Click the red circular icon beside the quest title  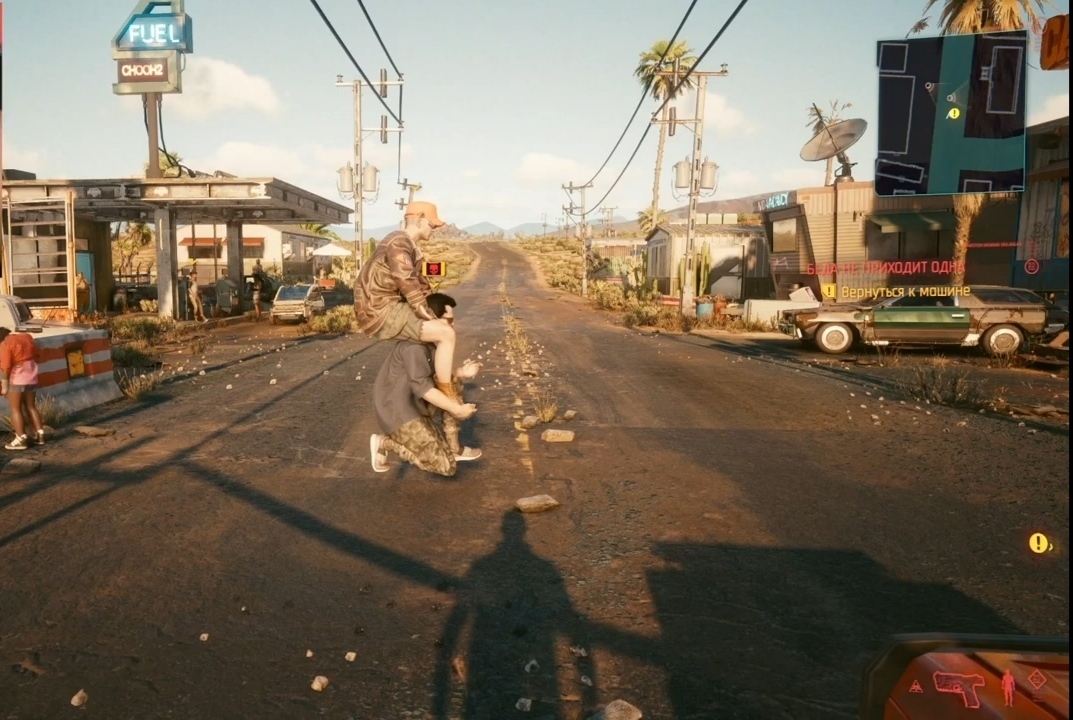point(1032,267)
